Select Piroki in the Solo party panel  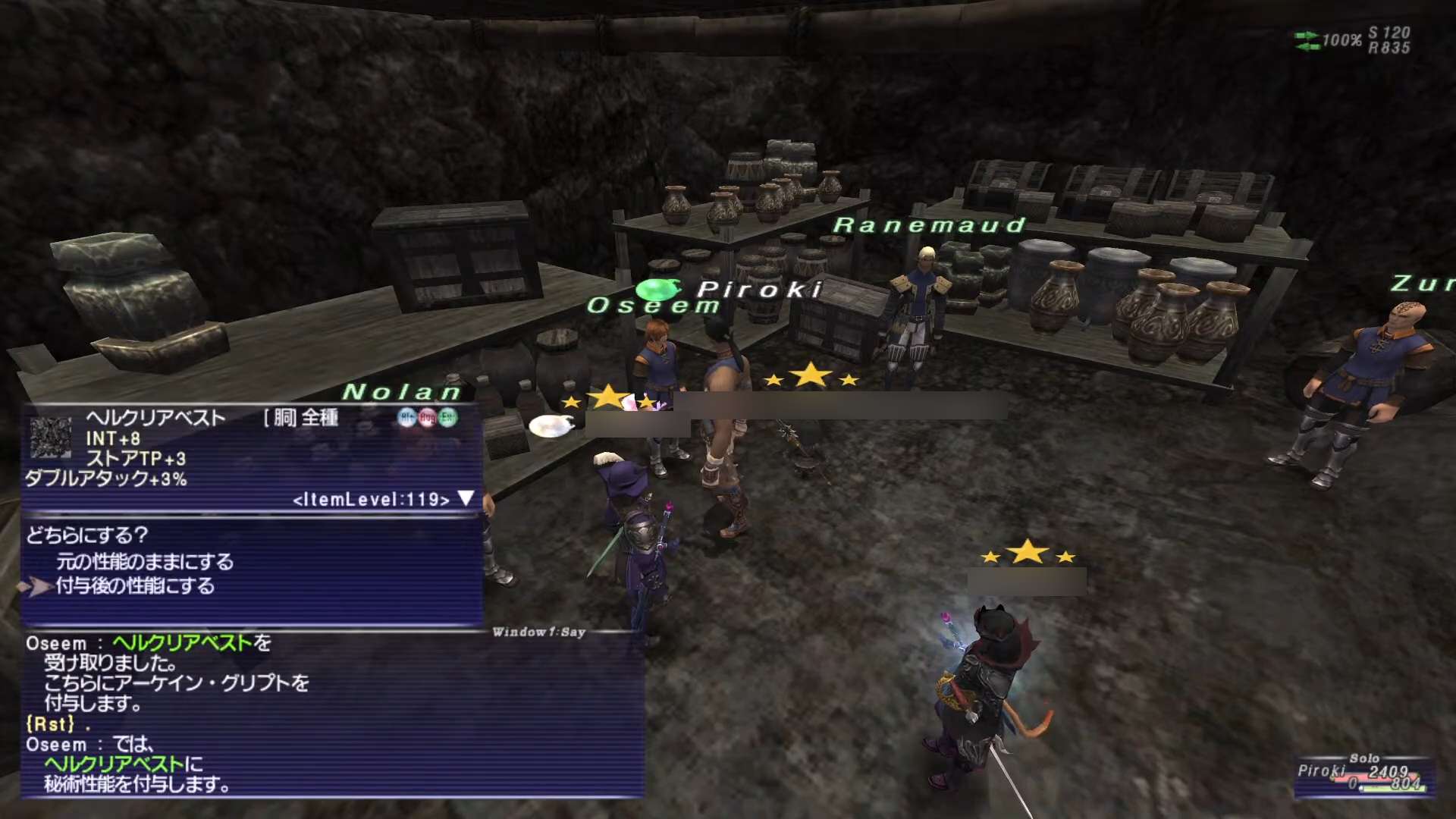(x=1321, y=771)
